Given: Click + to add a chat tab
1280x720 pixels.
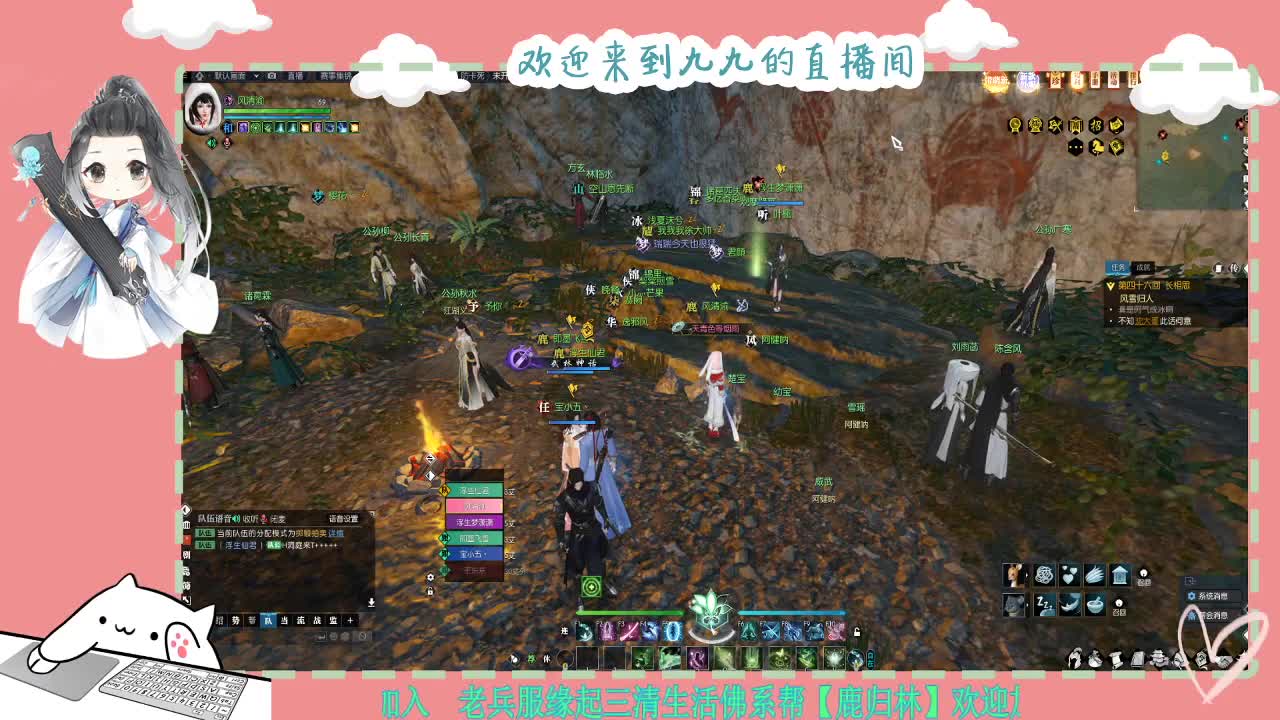Looking at the screenshot, I should 349,621.
